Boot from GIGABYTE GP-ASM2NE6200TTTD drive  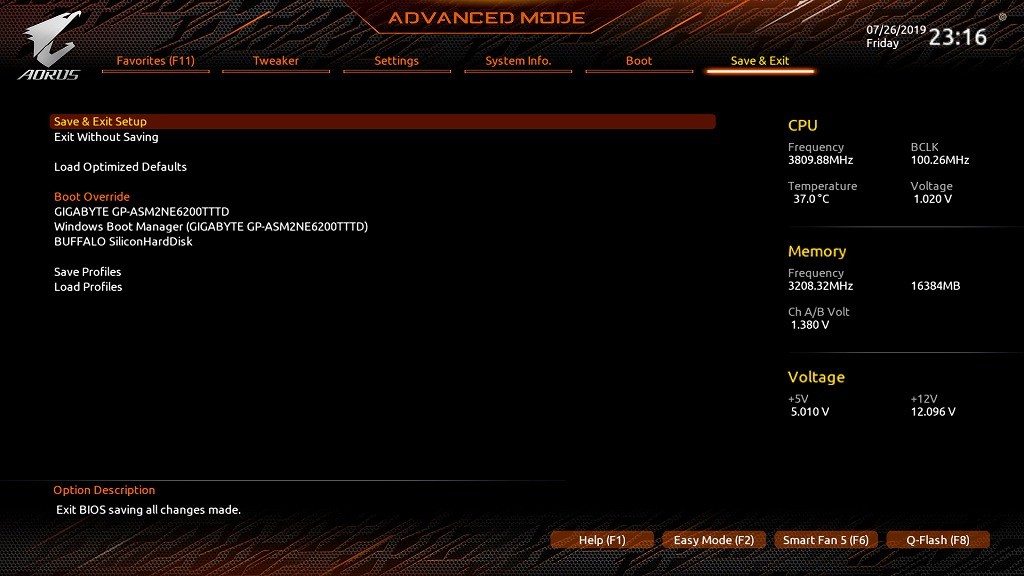pyautogui.click(x=141, y=212)
